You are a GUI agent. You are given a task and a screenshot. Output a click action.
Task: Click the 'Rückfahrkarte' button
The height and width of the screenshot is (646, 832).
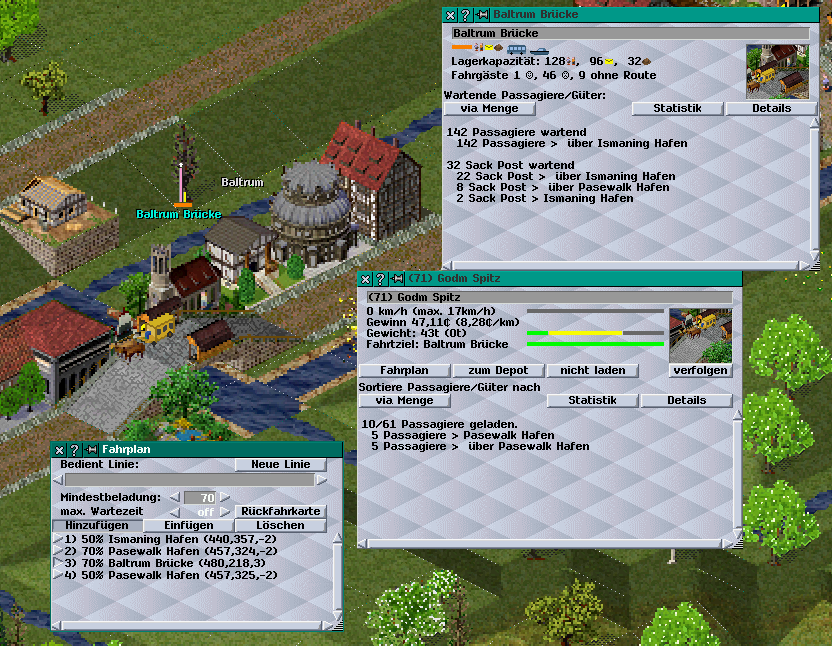click(281, 511)
